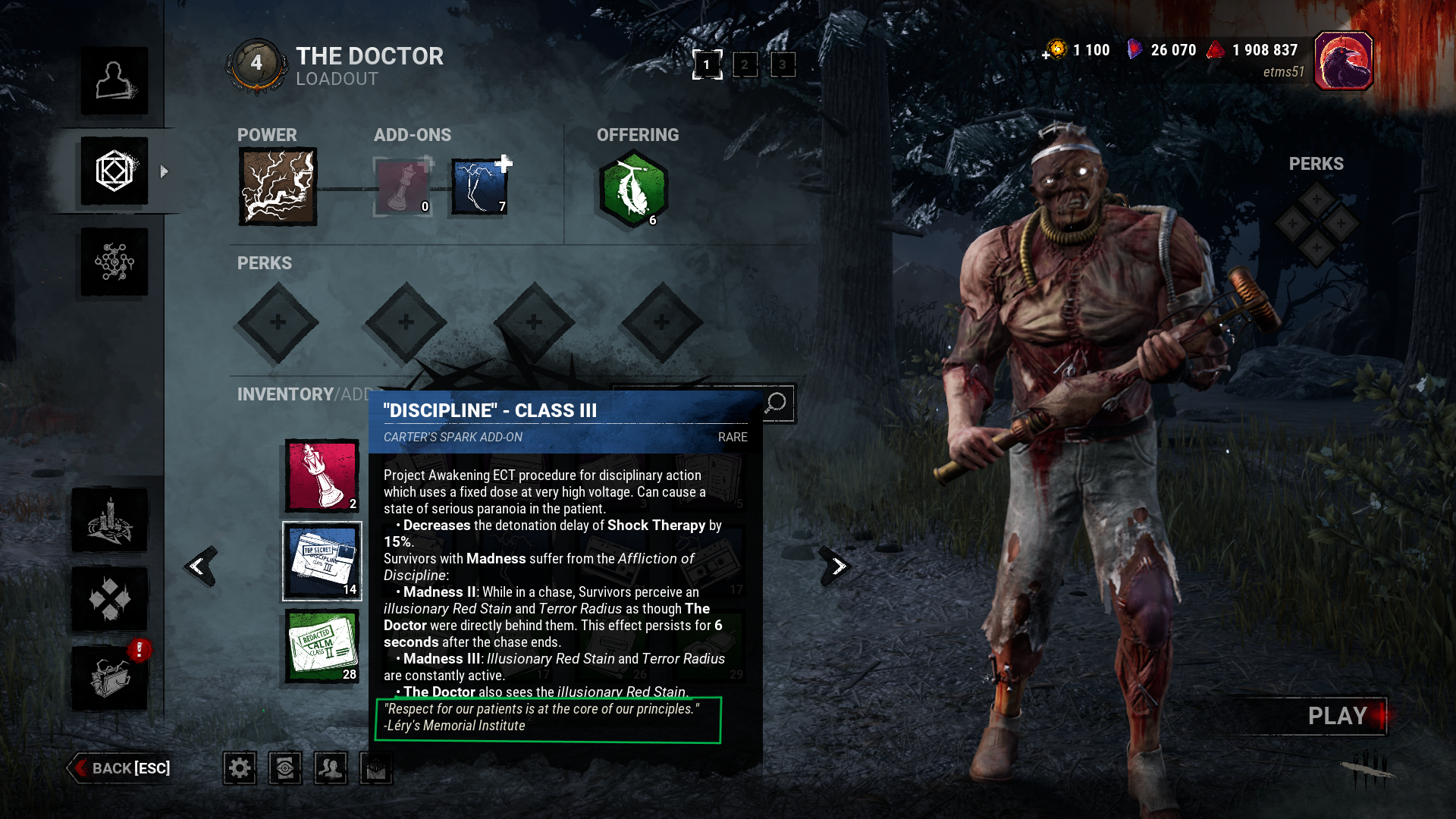Check the news envelope icon

[375, 767]
